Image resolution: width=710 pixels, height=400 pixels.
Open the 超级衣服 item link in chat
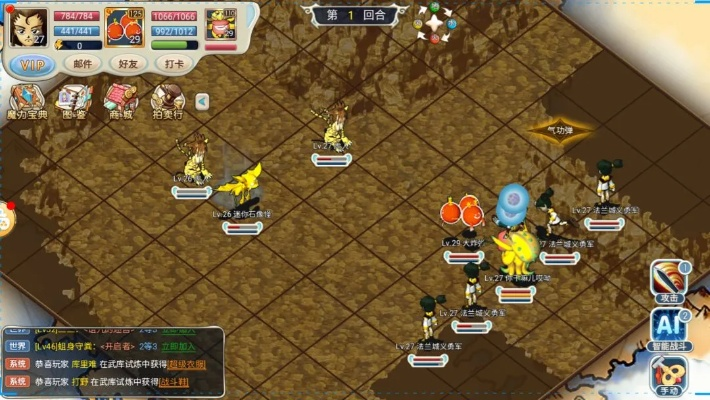tap(189, 364)
